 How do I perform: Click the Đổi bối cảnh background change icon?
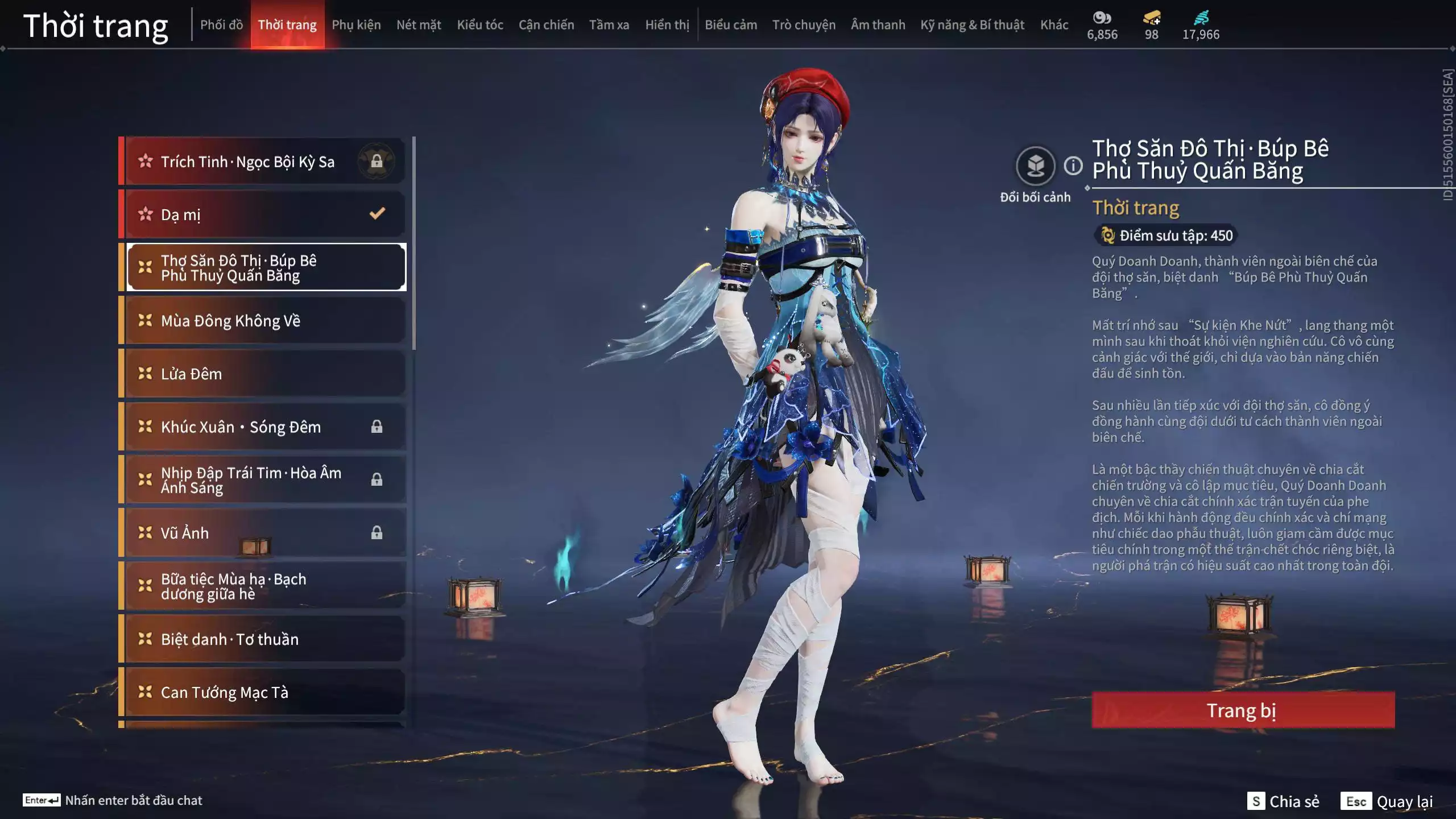point(1036,164)
